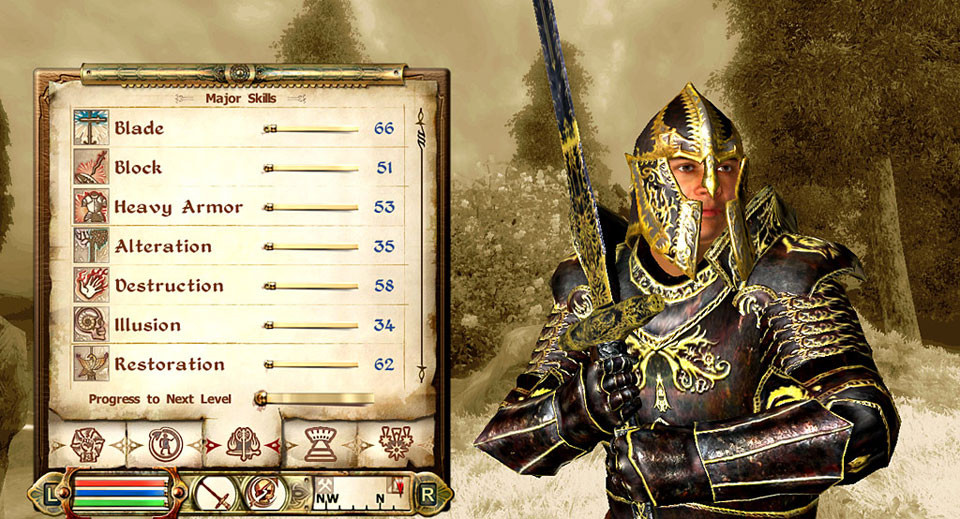Open the tab with the circled figure
The width and height of the screenshot is (960, 519).
pos(164,443)
